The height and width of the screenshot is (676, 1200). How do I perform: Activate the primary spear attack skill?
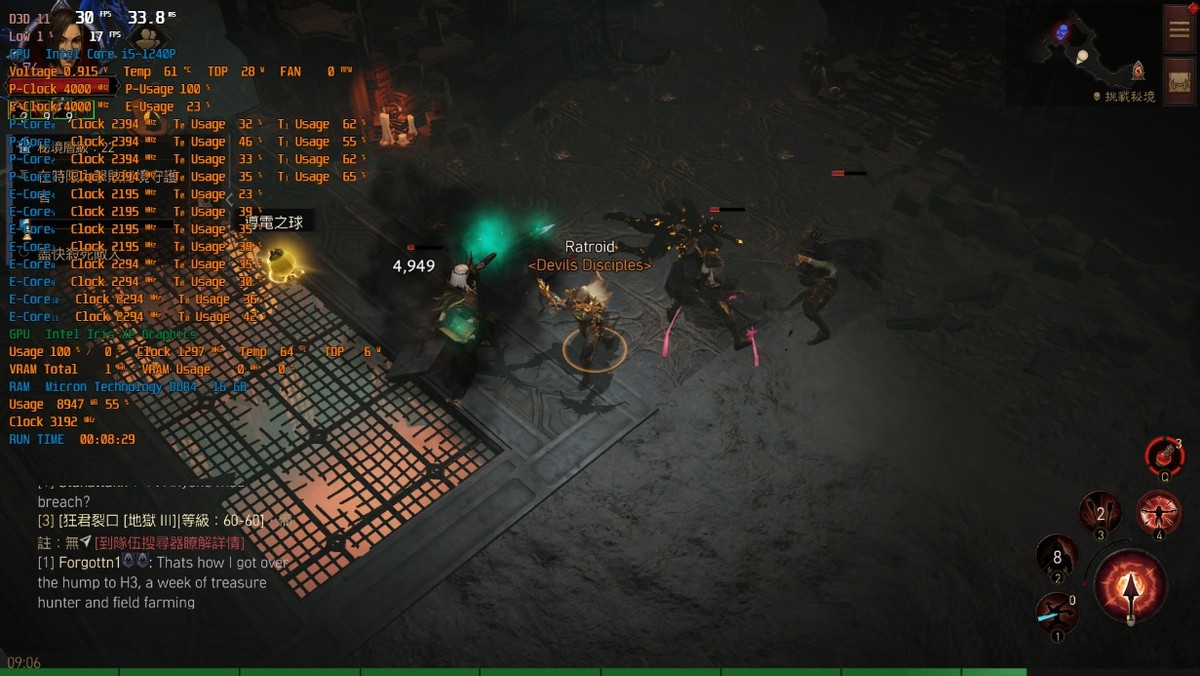(x=1131, y=587)
